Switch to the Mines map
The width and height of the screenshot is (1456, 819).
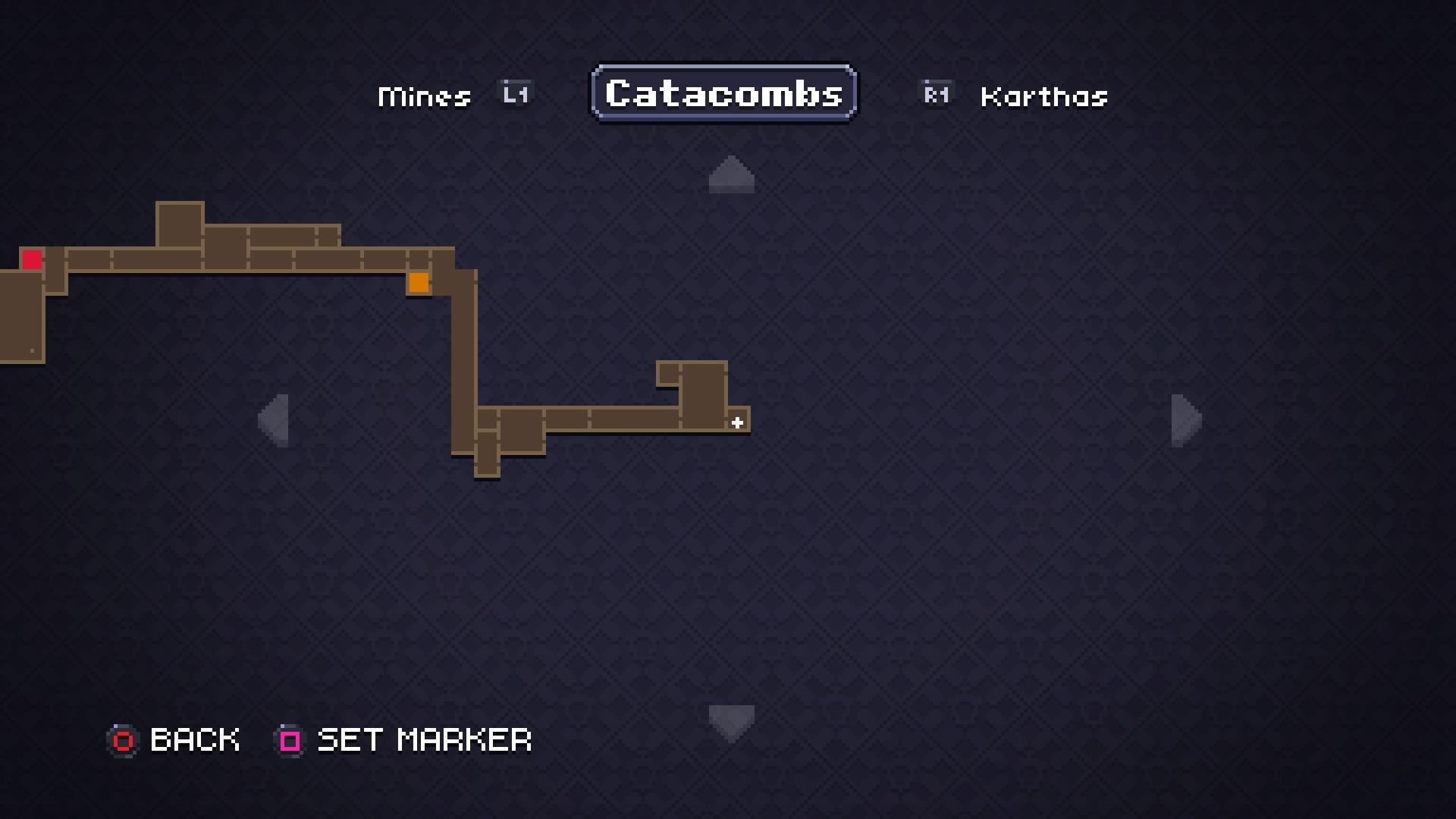tap(423, 95)
